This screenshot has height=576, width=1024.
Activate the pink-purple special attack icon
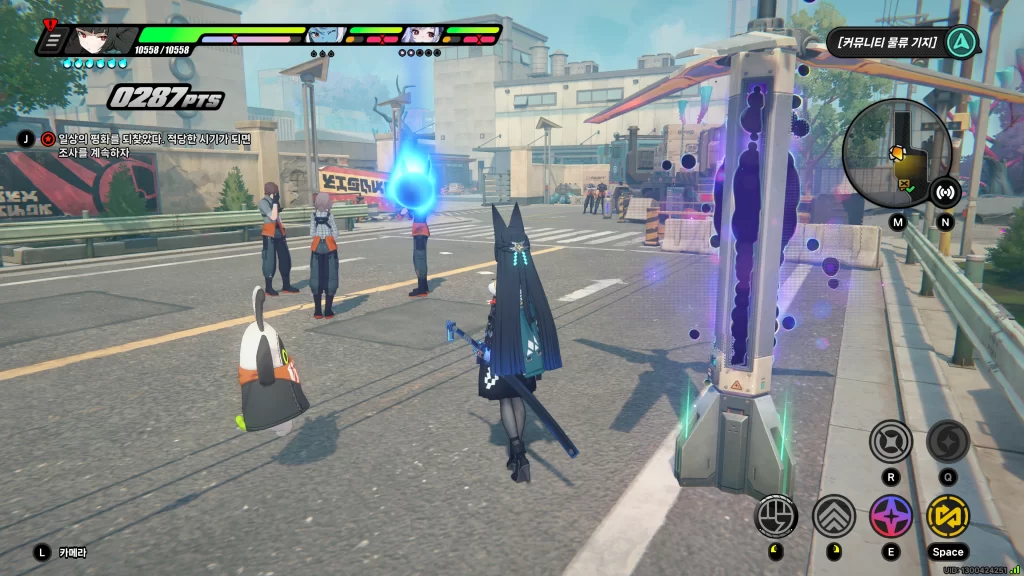(891, 516)
